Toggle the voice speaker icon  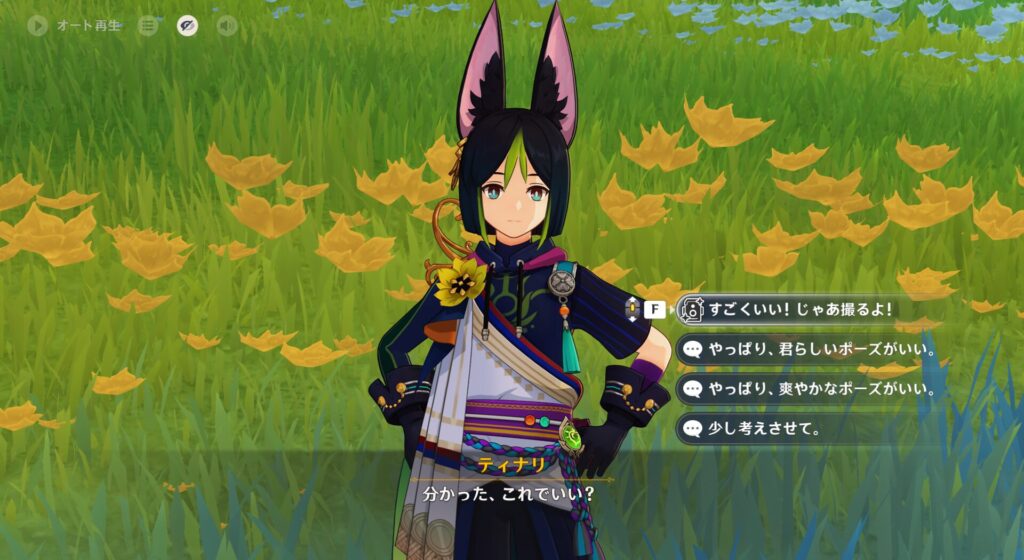227,25
